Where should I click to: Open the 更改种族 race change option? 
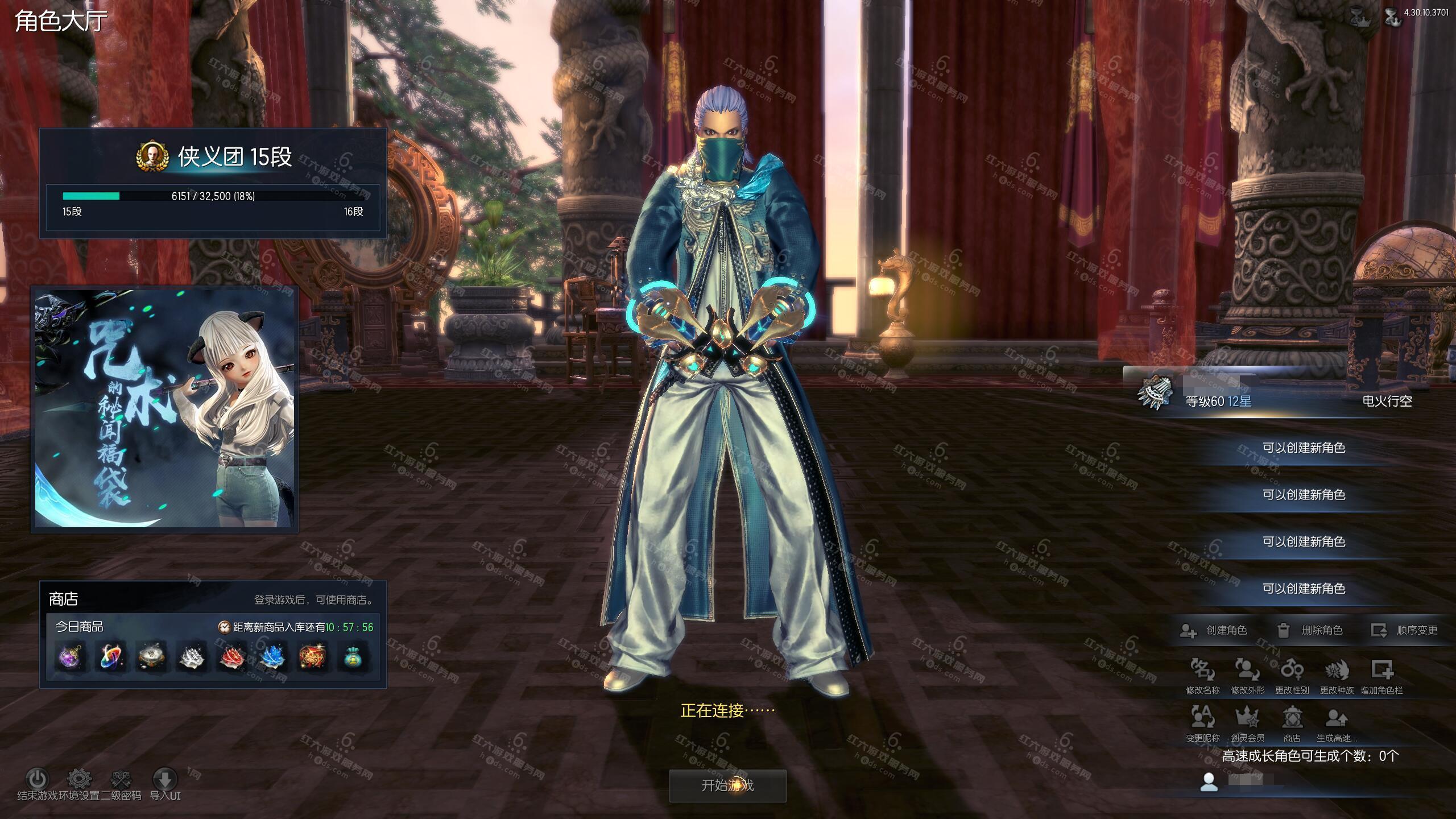point(1337,671)
